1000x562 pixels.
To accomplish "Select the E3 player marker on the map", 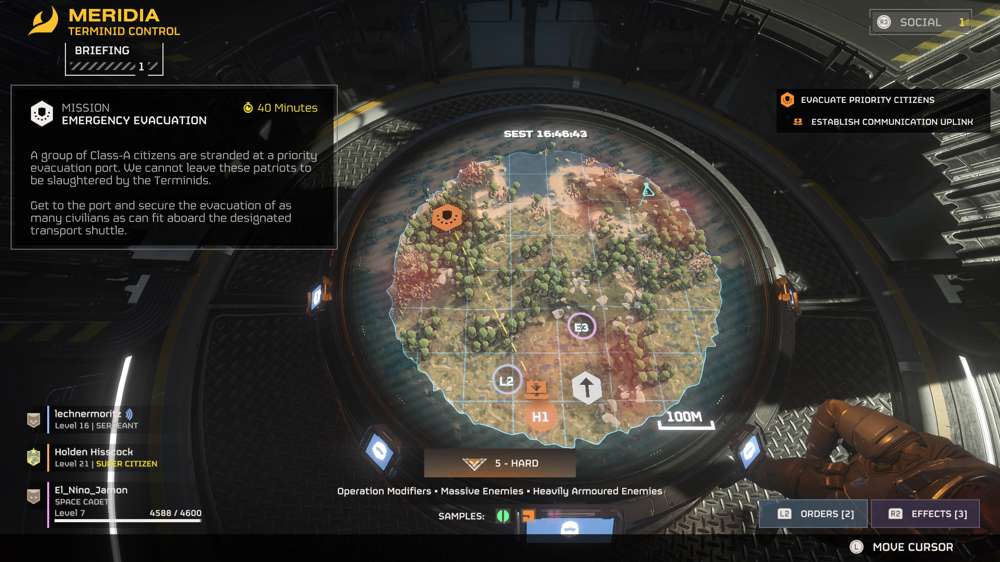I will click(x=581, y=326).
